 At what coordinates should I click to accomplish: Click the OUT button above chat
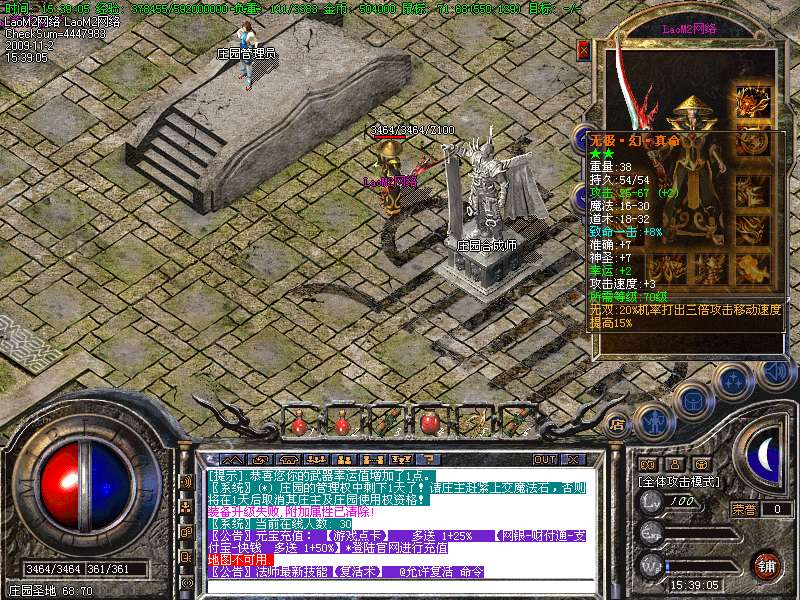tap(544, 459)
